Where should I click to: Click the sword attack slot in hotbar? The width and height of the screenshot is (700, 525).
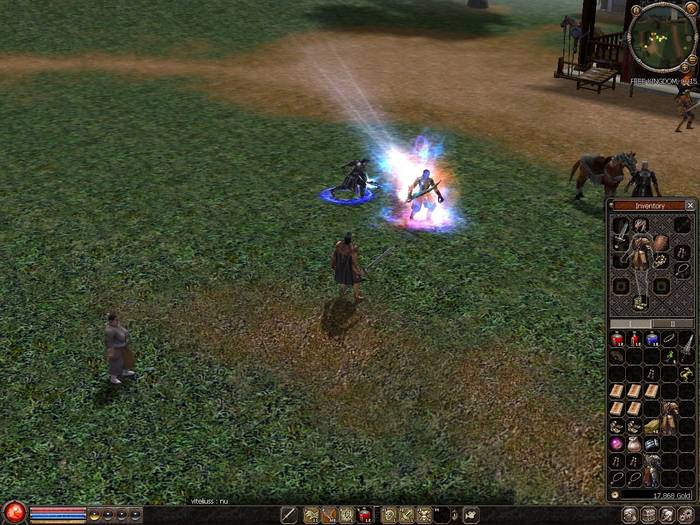pos(289,515)
